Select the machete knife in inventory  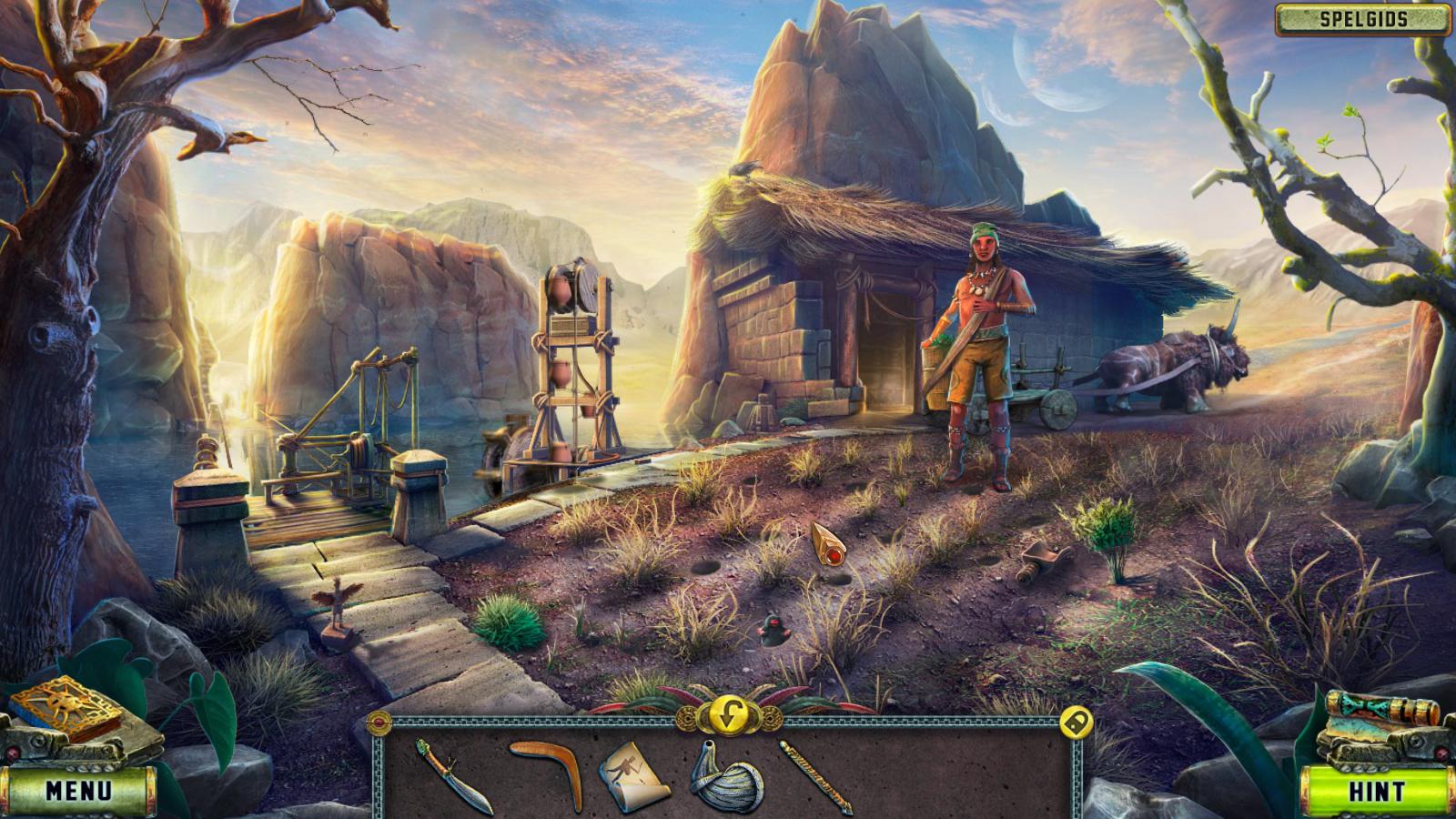(453, 774)
